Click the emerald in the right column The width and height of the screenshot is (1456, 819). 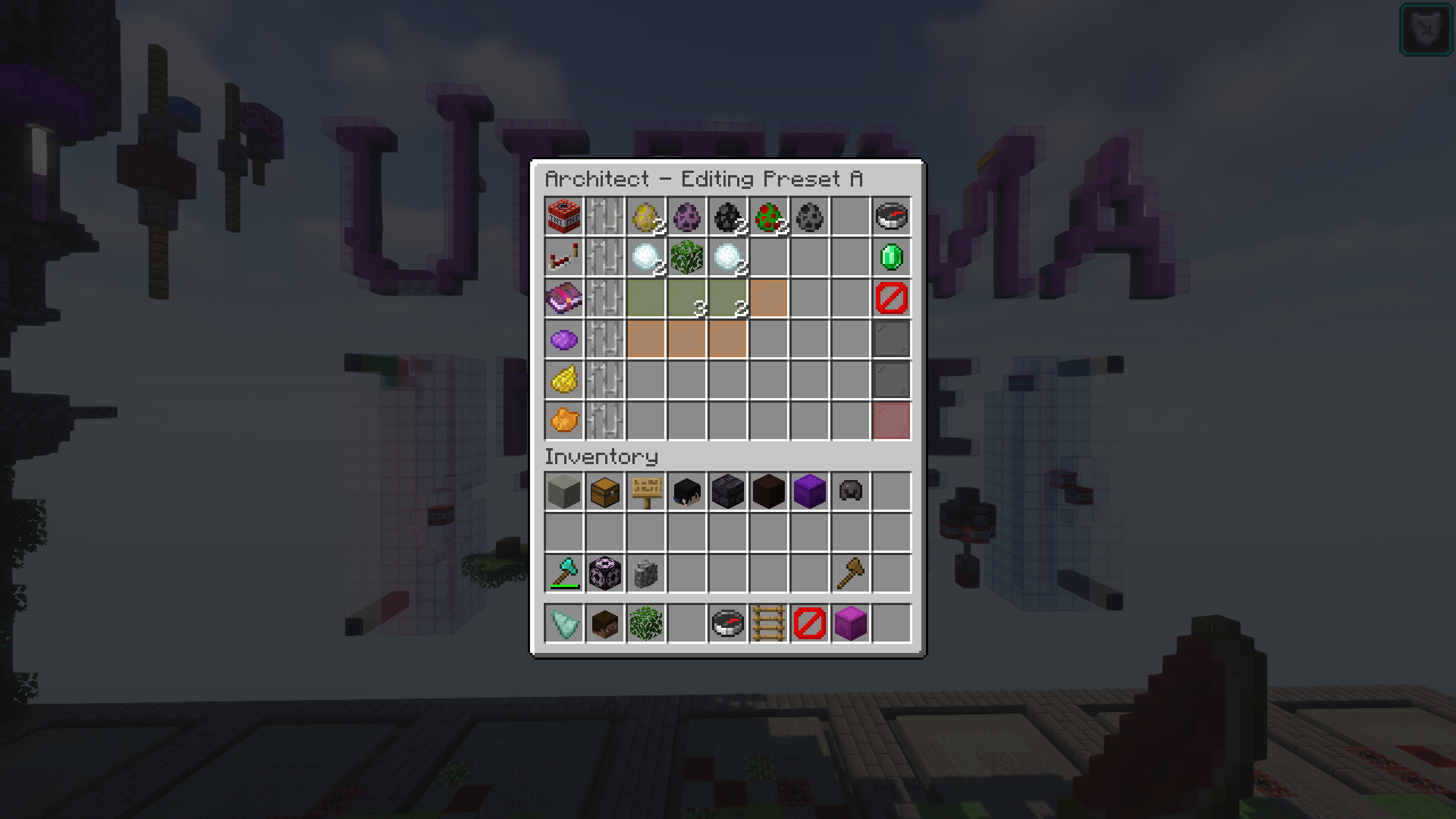(x=892, y=257)
